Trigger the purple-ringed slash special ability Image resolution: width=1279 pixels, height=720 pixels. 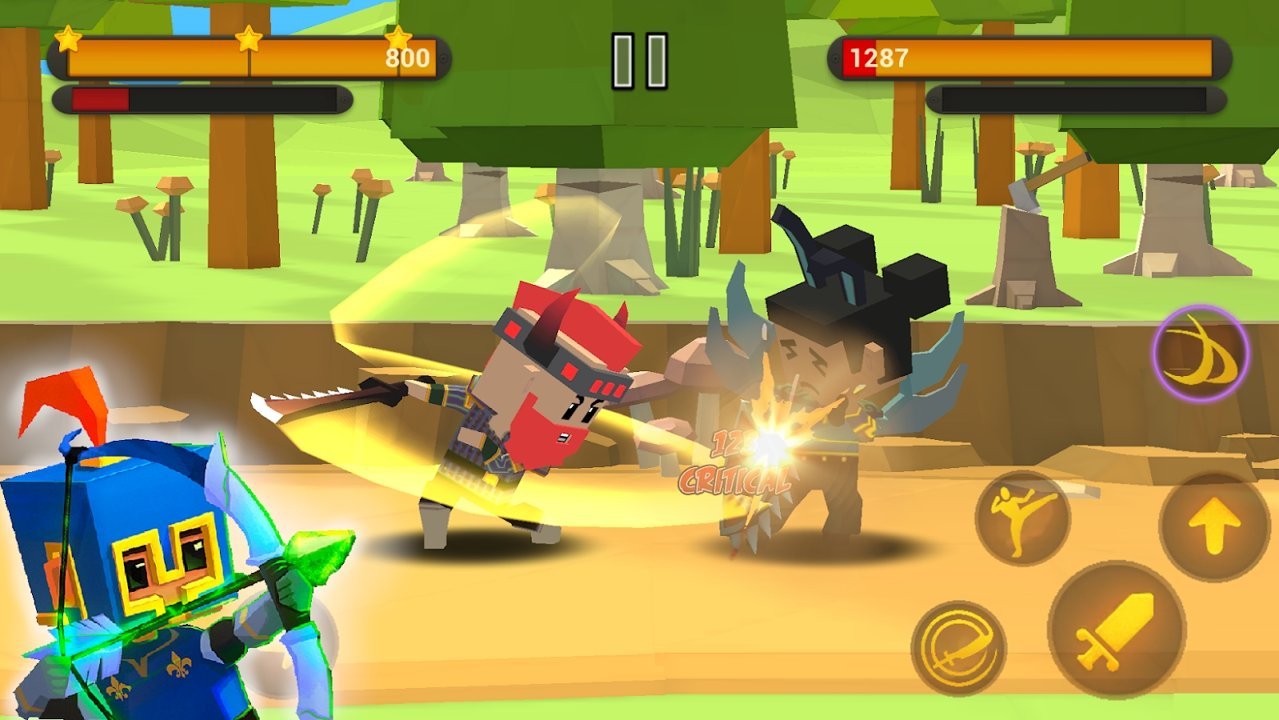click(1200, 354)
